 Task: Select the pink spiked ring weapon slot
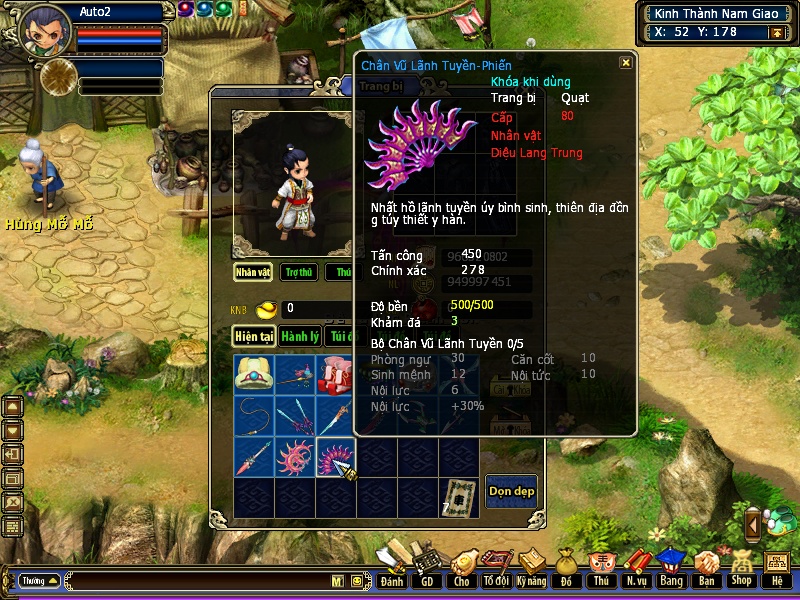coord(295,457)
